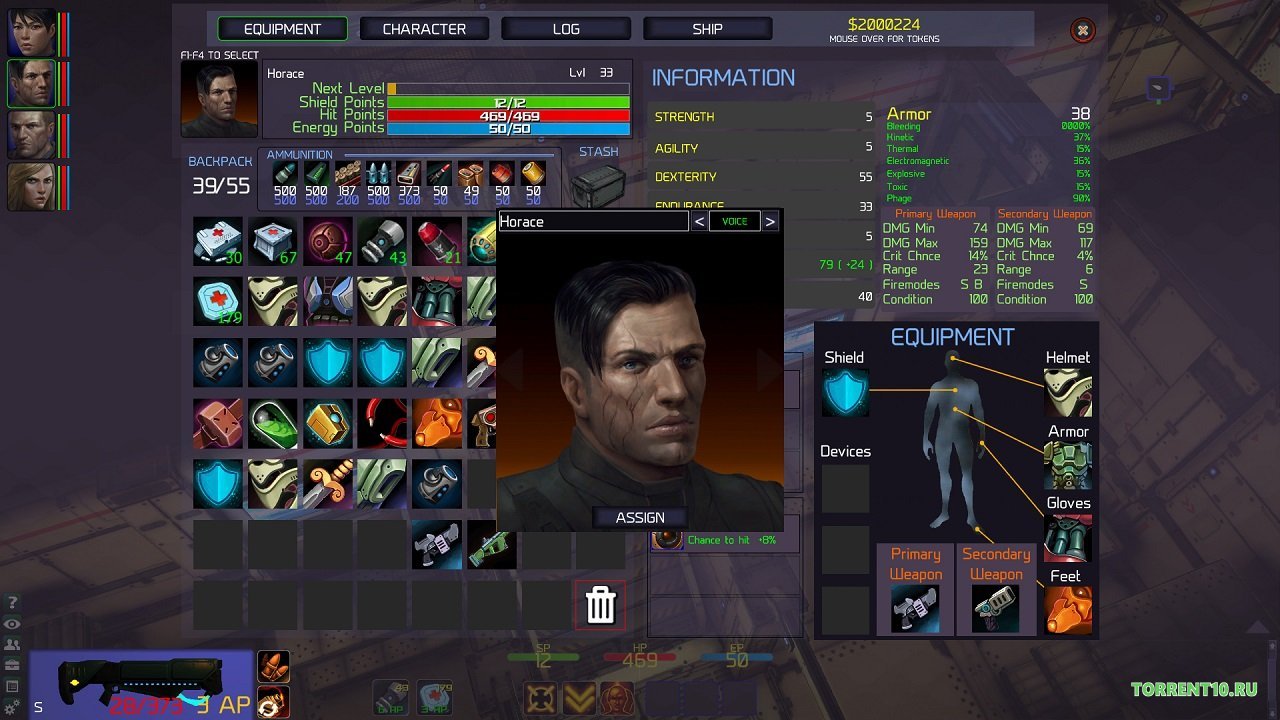Image resolution: width=1280 pixels, height=720 pixels.
Task: Select the equipped Feet boots slot
Action: (1068, 609)
